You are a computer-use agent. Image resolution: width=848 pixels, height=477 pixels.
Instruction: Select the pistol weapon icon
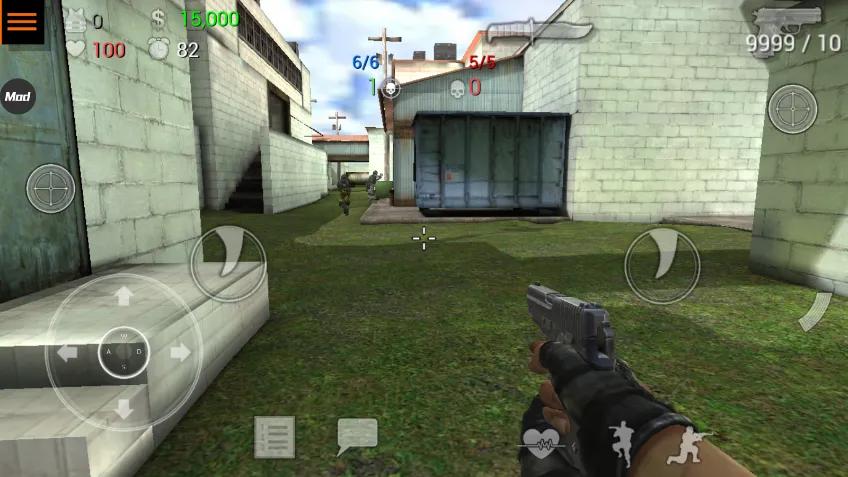[788, 19]
